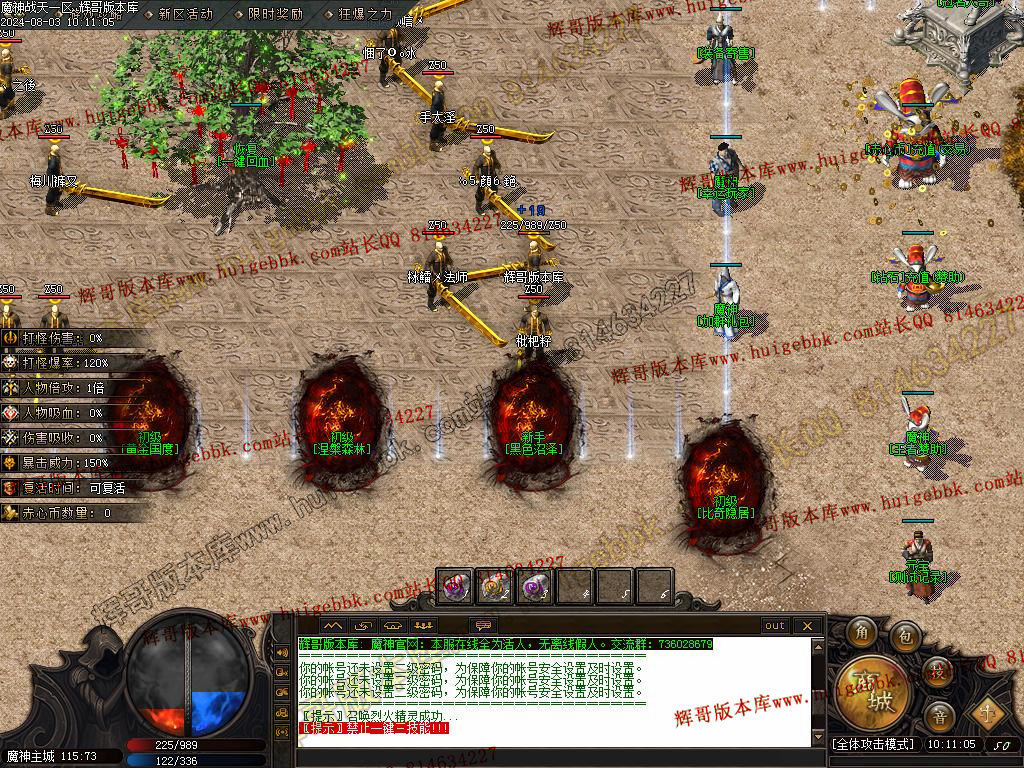The width and height of the screenshot is (1024, 768).
Task: Use the item in hotbar slot 1
Action: pyautogui.click(x=455, y=587)
